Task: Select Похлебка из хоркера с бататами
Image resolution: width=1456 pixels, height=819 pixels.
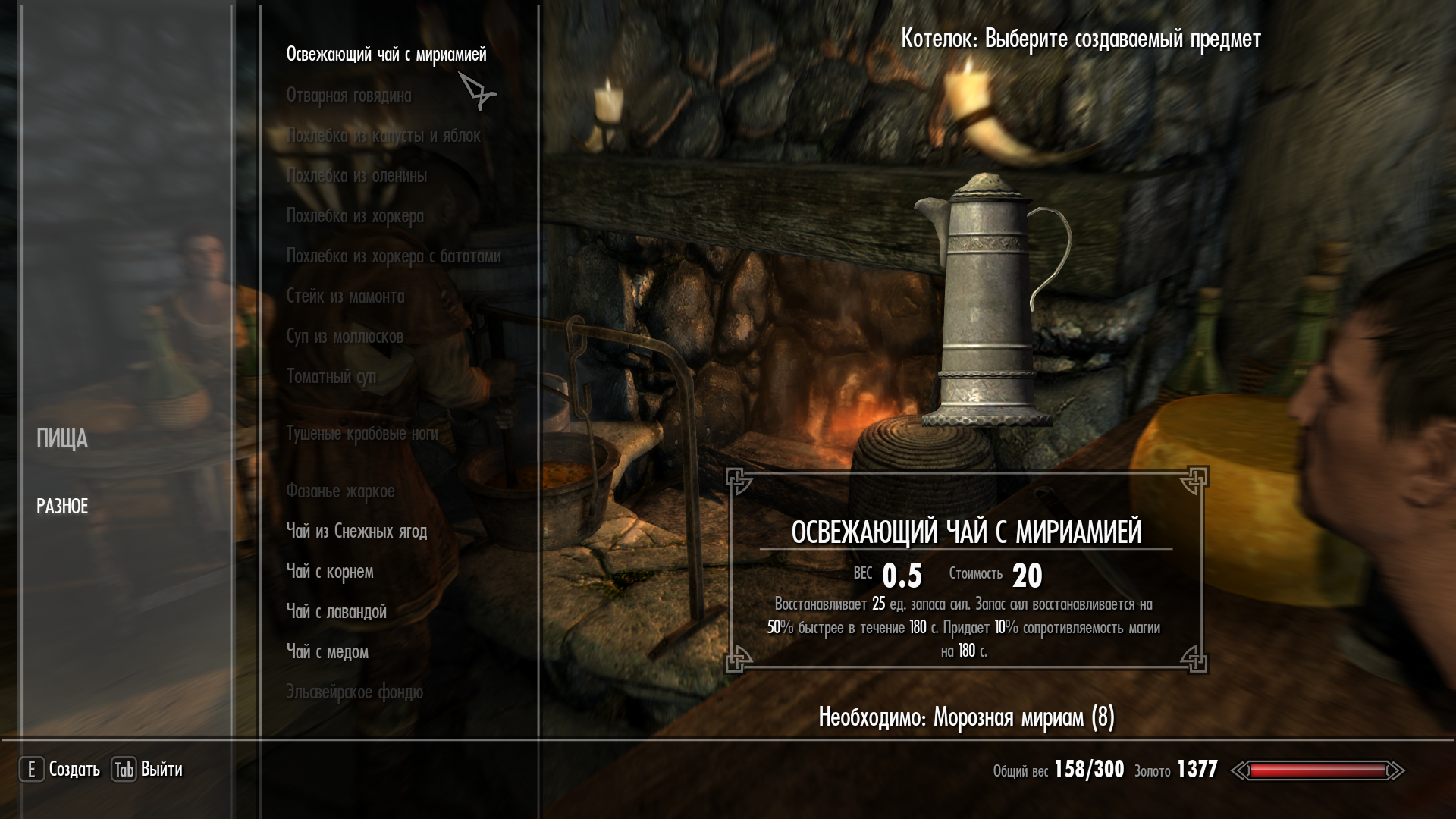Action: point(394,256)
